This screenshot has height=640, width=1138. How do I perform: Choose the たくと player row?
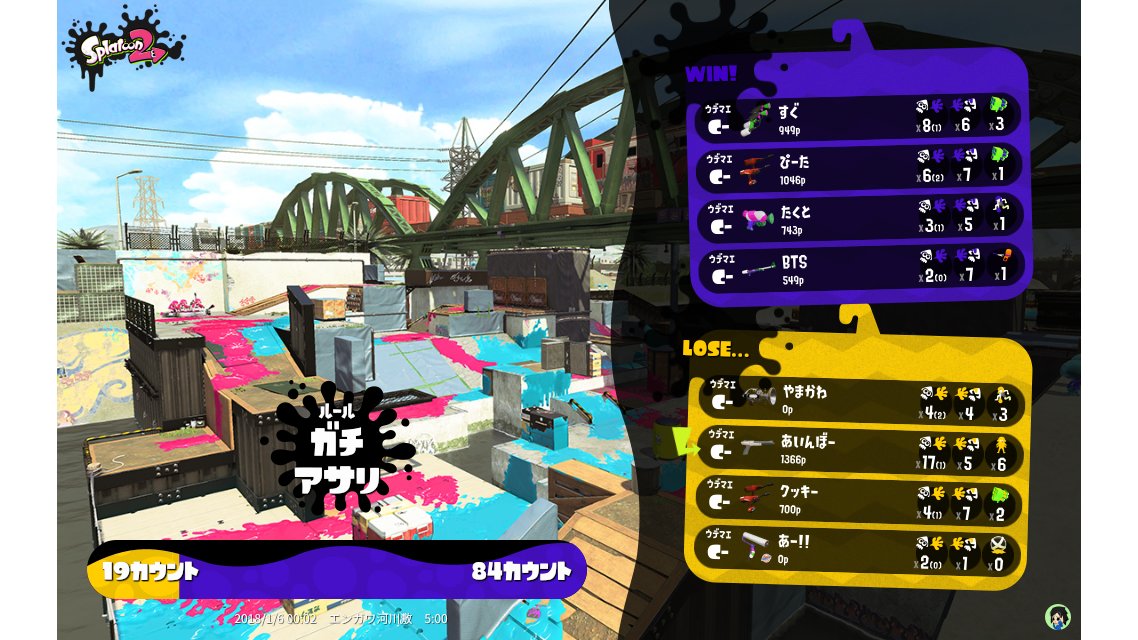click(x=860, y=219)
